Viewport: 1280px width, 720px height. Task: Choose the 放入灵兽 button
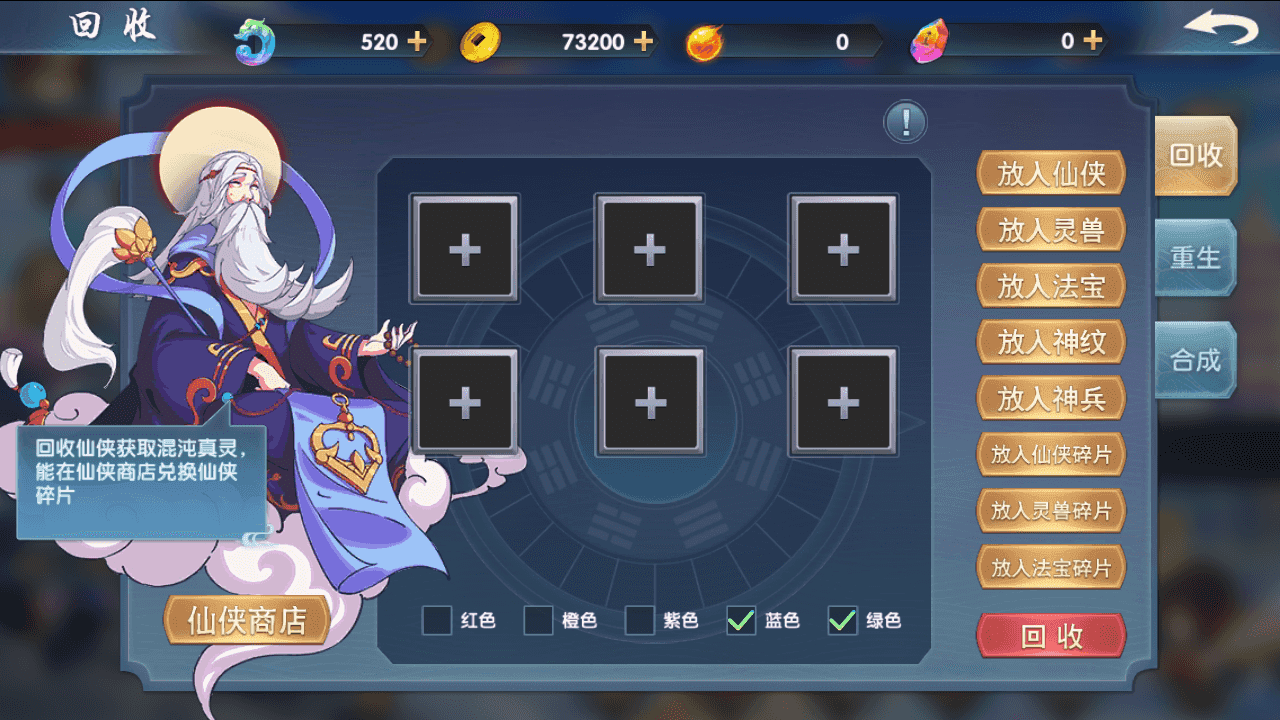[x=1051, y=230]
